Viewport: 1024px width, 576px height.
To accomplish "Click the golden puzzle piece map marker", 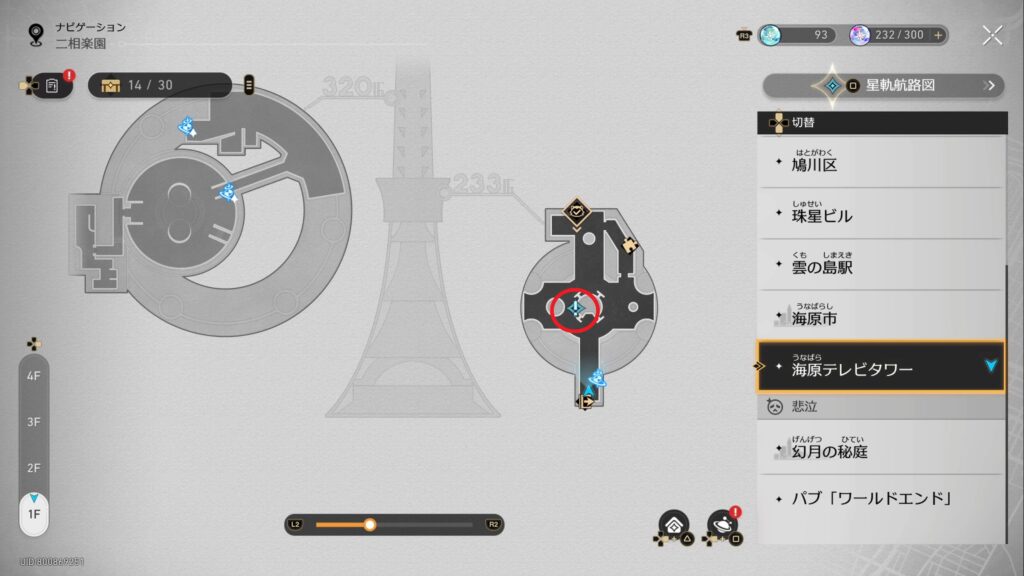I will click(x=630, y=244).
